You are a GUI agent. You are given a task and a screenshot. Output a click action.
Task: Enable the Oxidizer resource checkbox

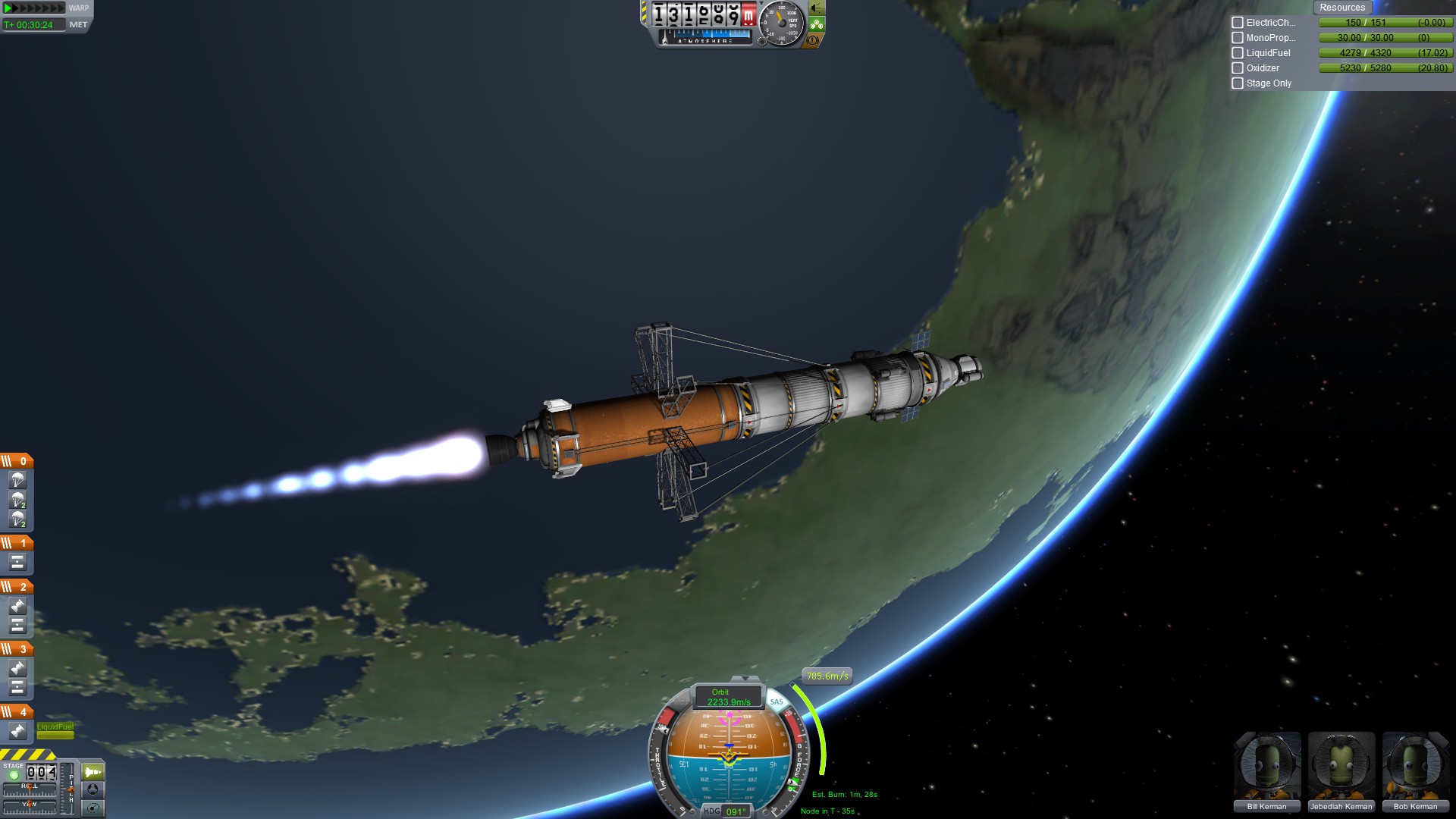tap(1238, 68)
